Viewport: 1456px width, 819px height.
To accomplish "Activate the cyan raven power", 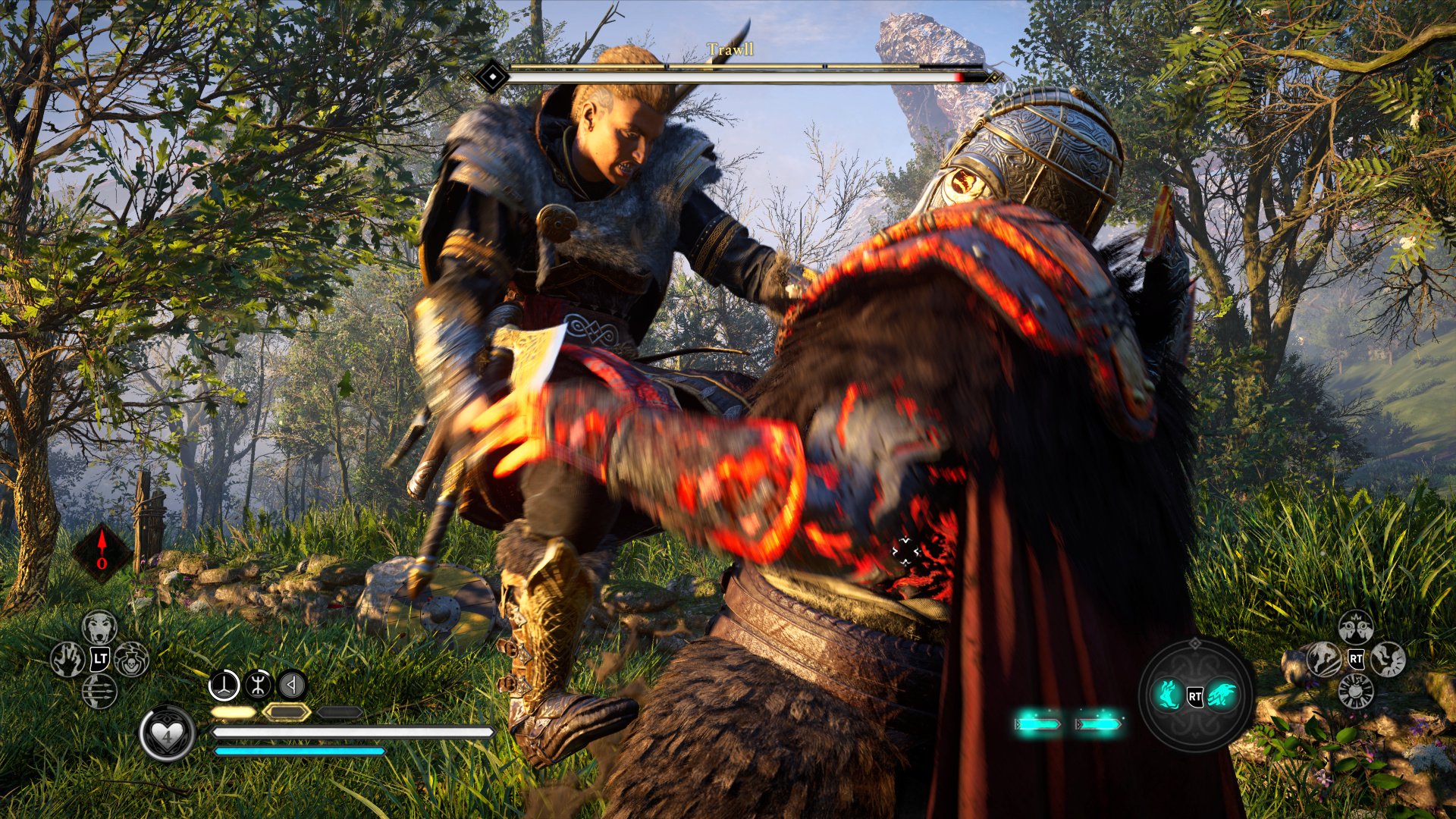I will pyautogui.click(x=1222, y=695).
